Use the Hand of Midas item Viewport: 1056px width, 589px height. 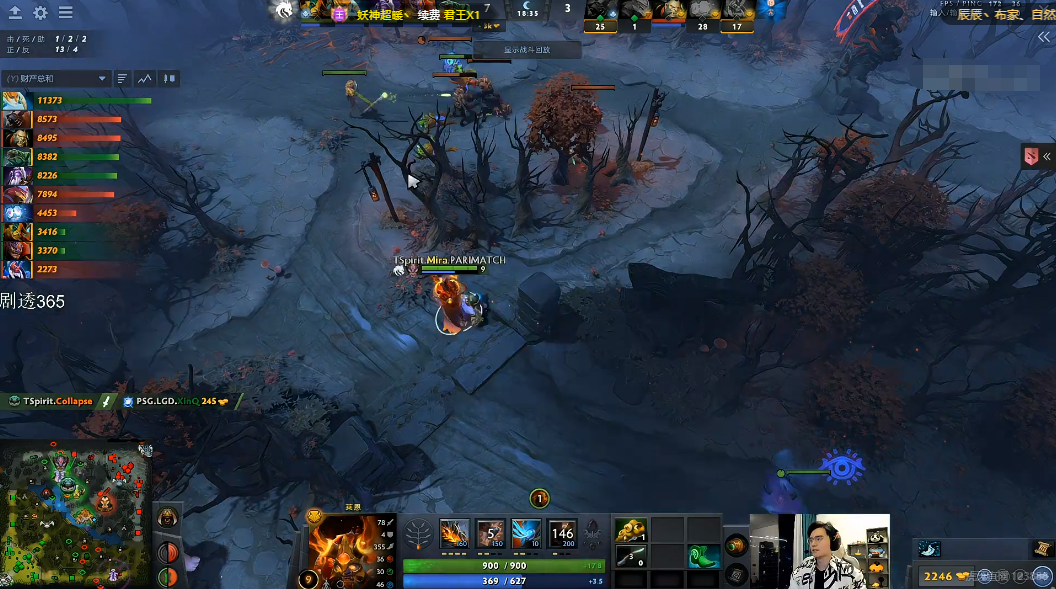[630, 530]
